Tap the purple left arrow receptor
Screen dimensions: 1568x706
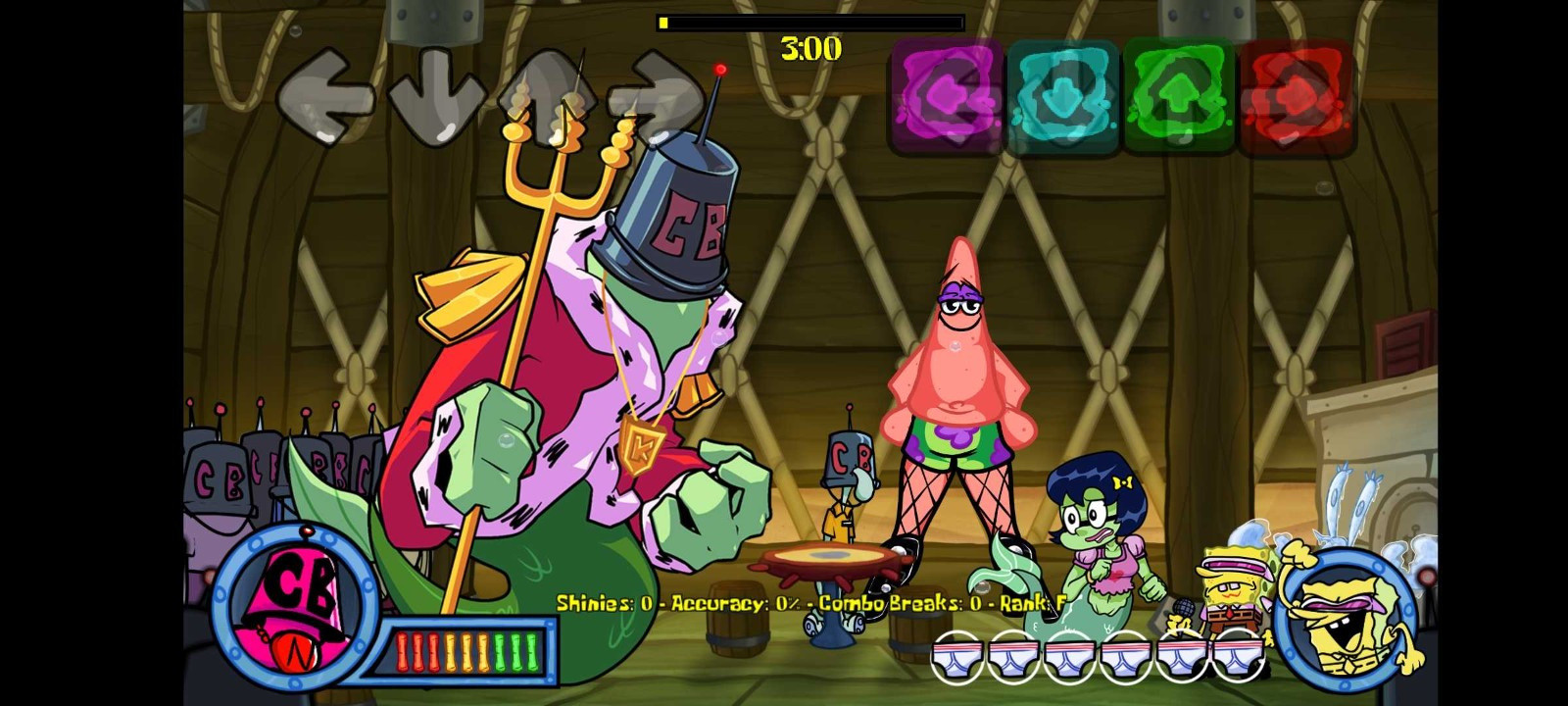(946, 96)
